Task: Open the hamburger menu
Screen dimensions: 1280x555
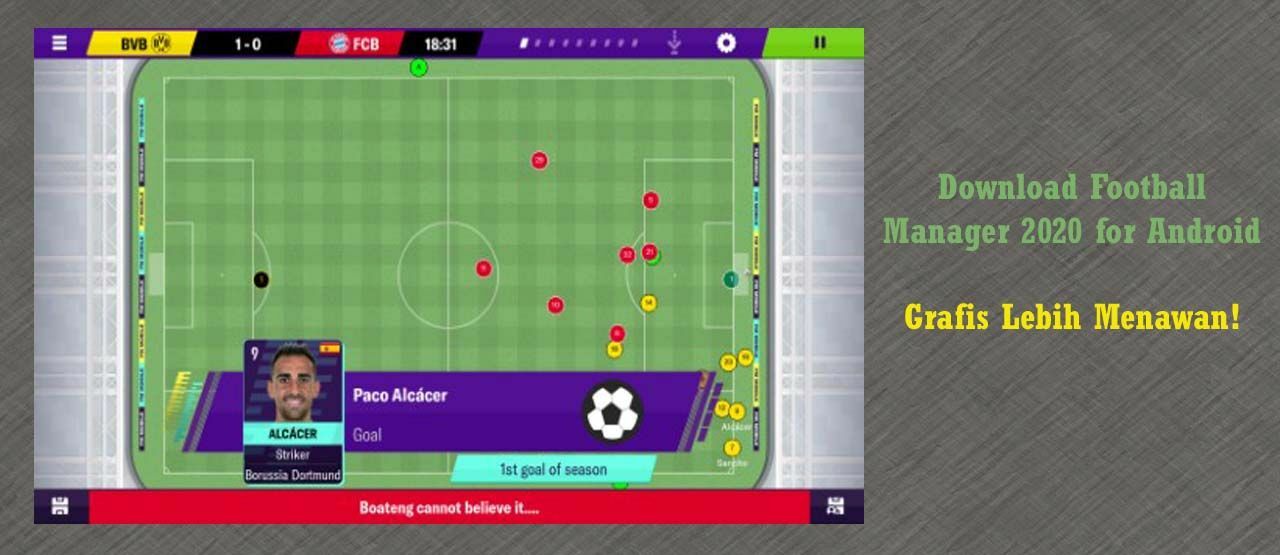Action: pos(60,43)
